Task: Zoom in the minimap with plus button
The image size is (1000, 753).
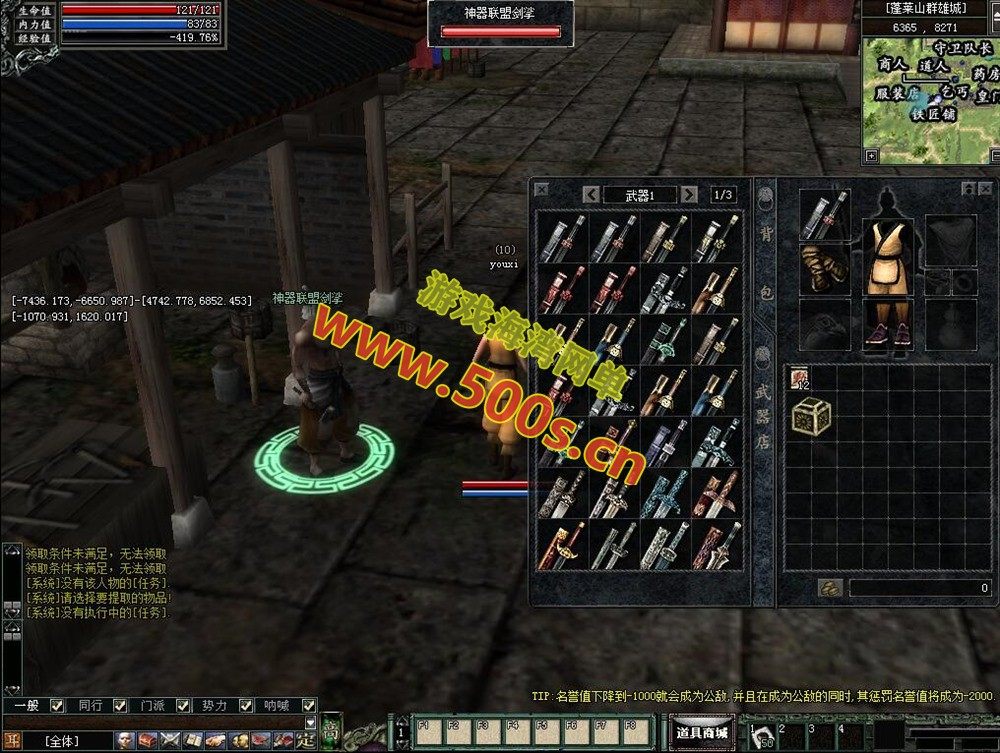Action: (871, 156)
